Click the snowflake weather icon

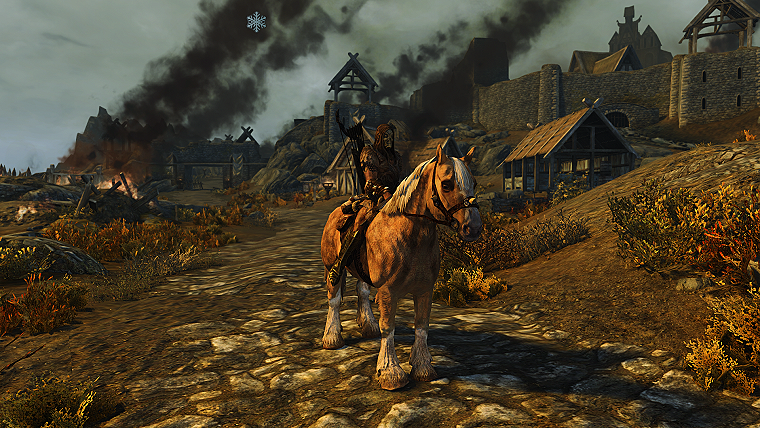257,21
